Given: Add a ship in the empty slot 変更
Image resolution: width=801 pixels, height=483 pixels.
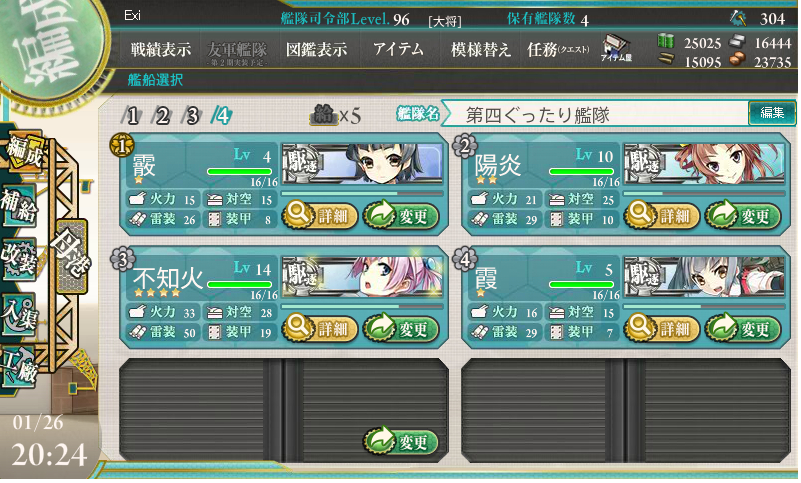Looking at the screenshot, I should coord(401,441).
